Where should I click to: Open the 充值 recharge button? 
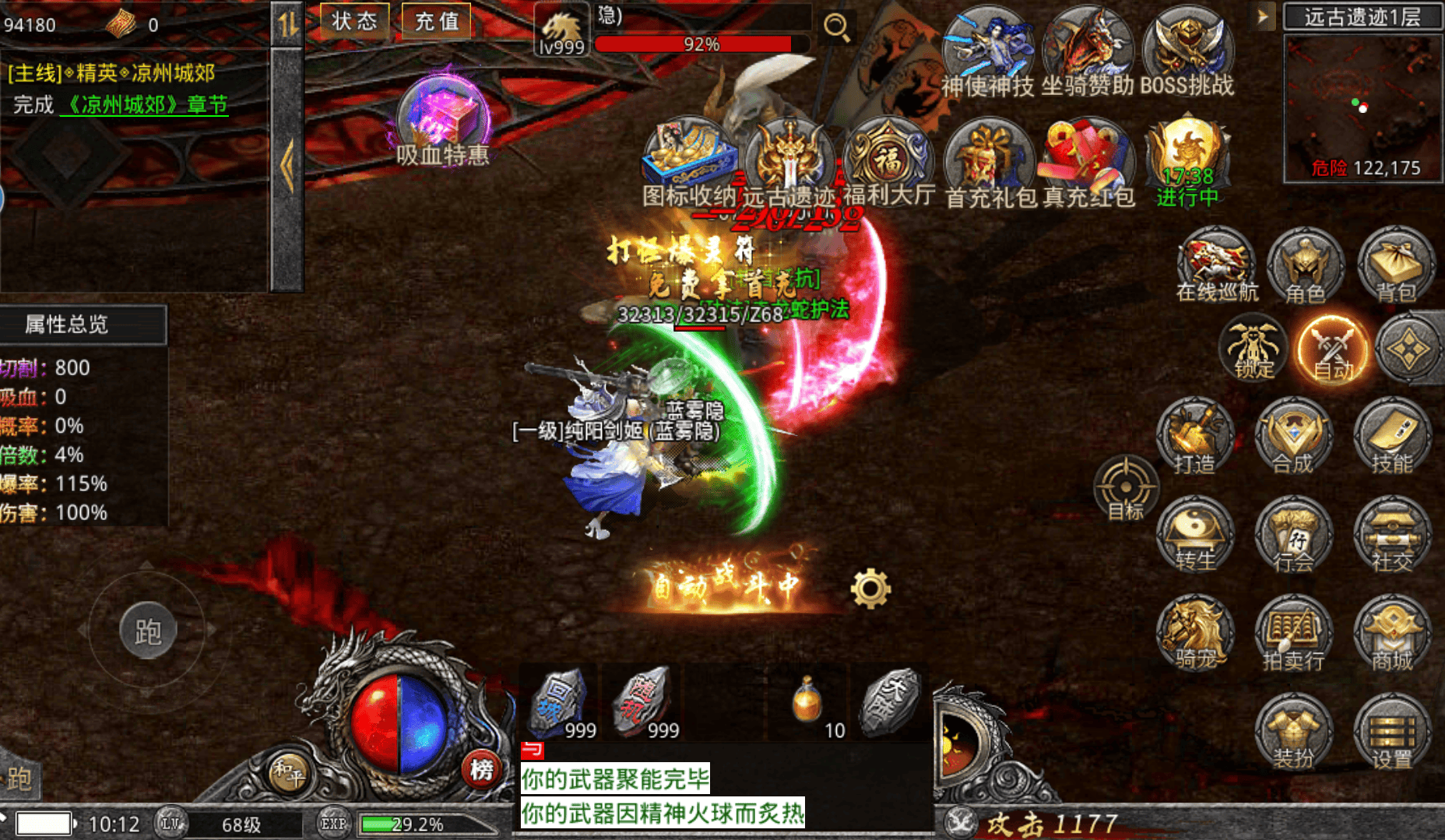436,21
